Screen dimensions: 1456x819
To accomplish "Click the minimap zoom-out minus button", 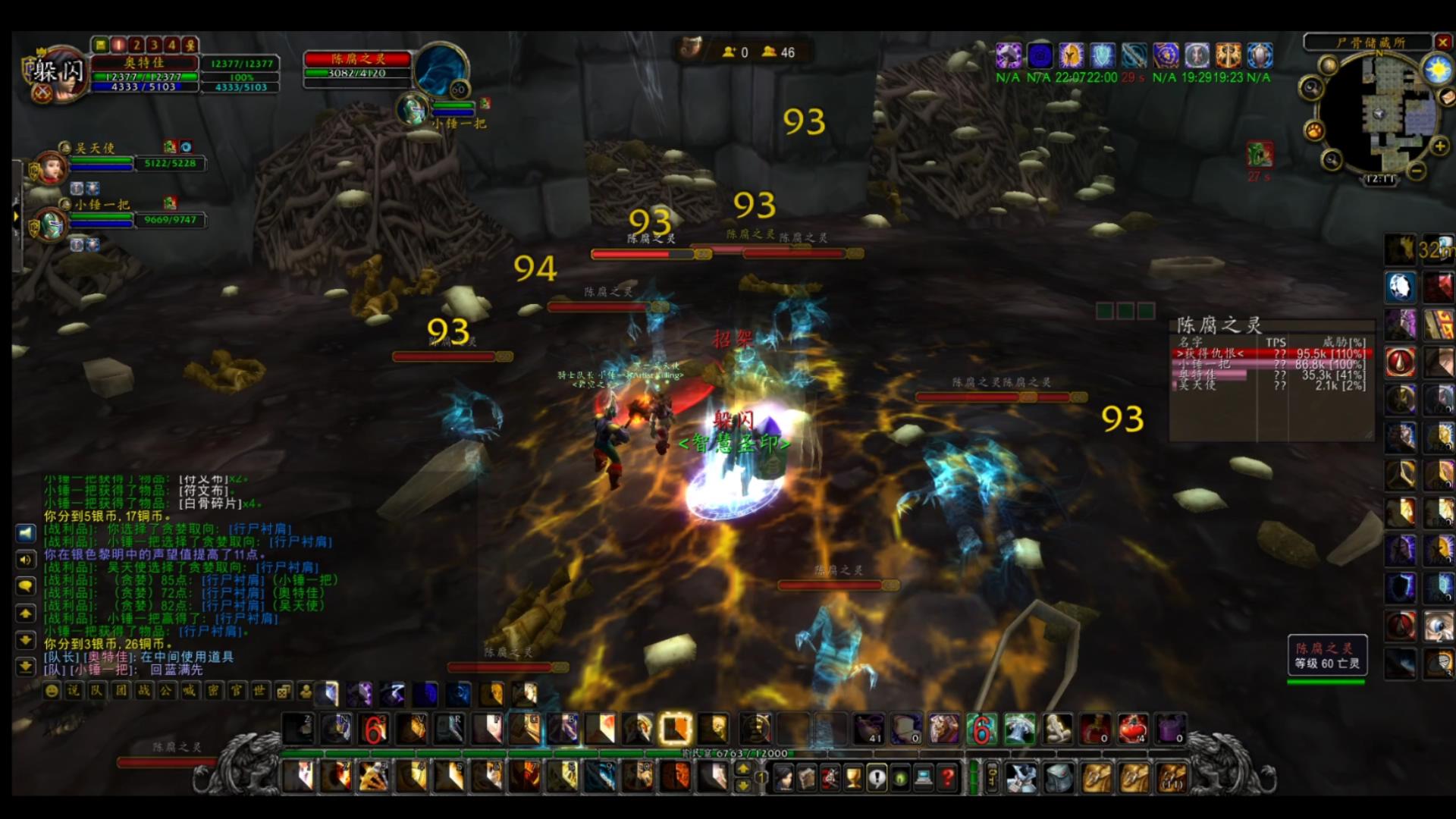I will pos(1415,171).
